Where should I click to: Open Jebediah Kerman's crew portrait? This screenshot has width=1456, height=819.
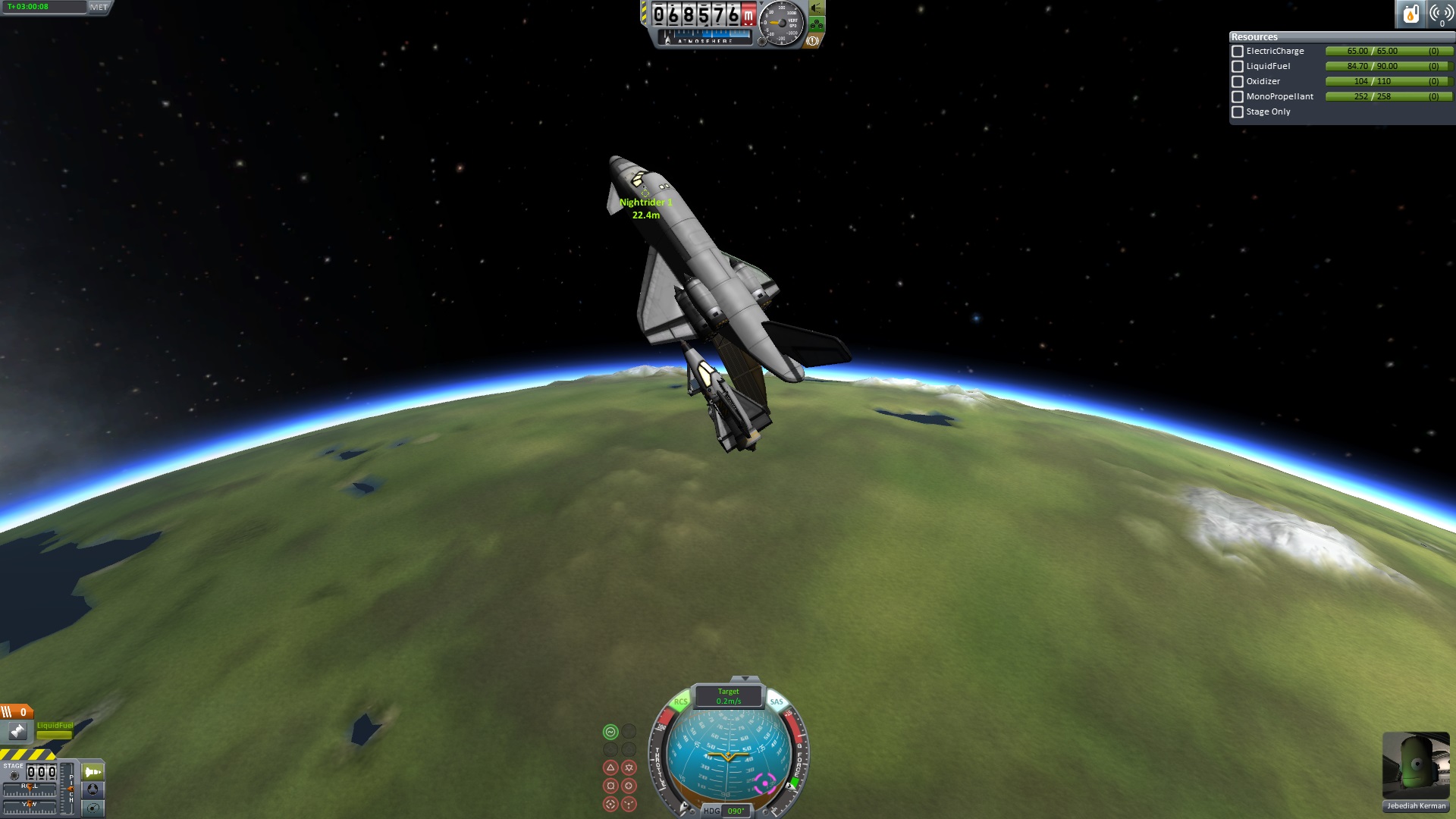pos(1416,766)
